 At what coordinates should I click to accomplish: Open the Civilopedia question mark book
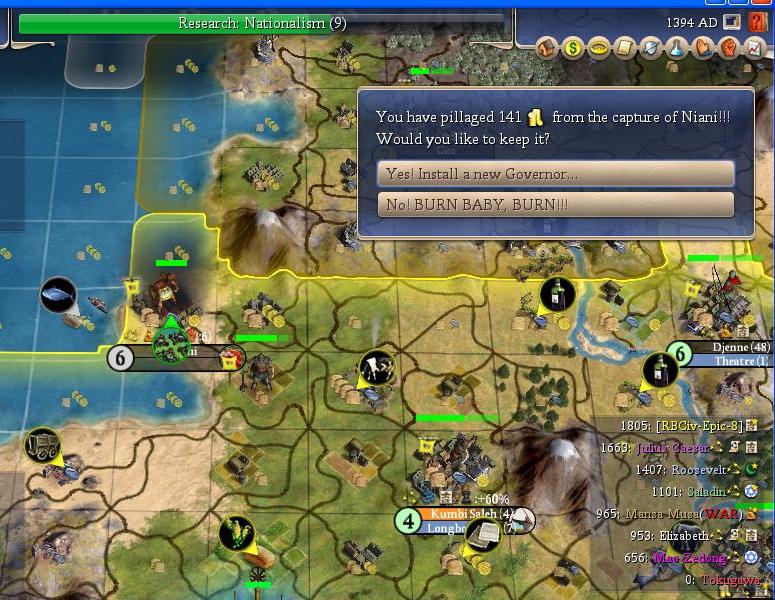click(758, 22)
